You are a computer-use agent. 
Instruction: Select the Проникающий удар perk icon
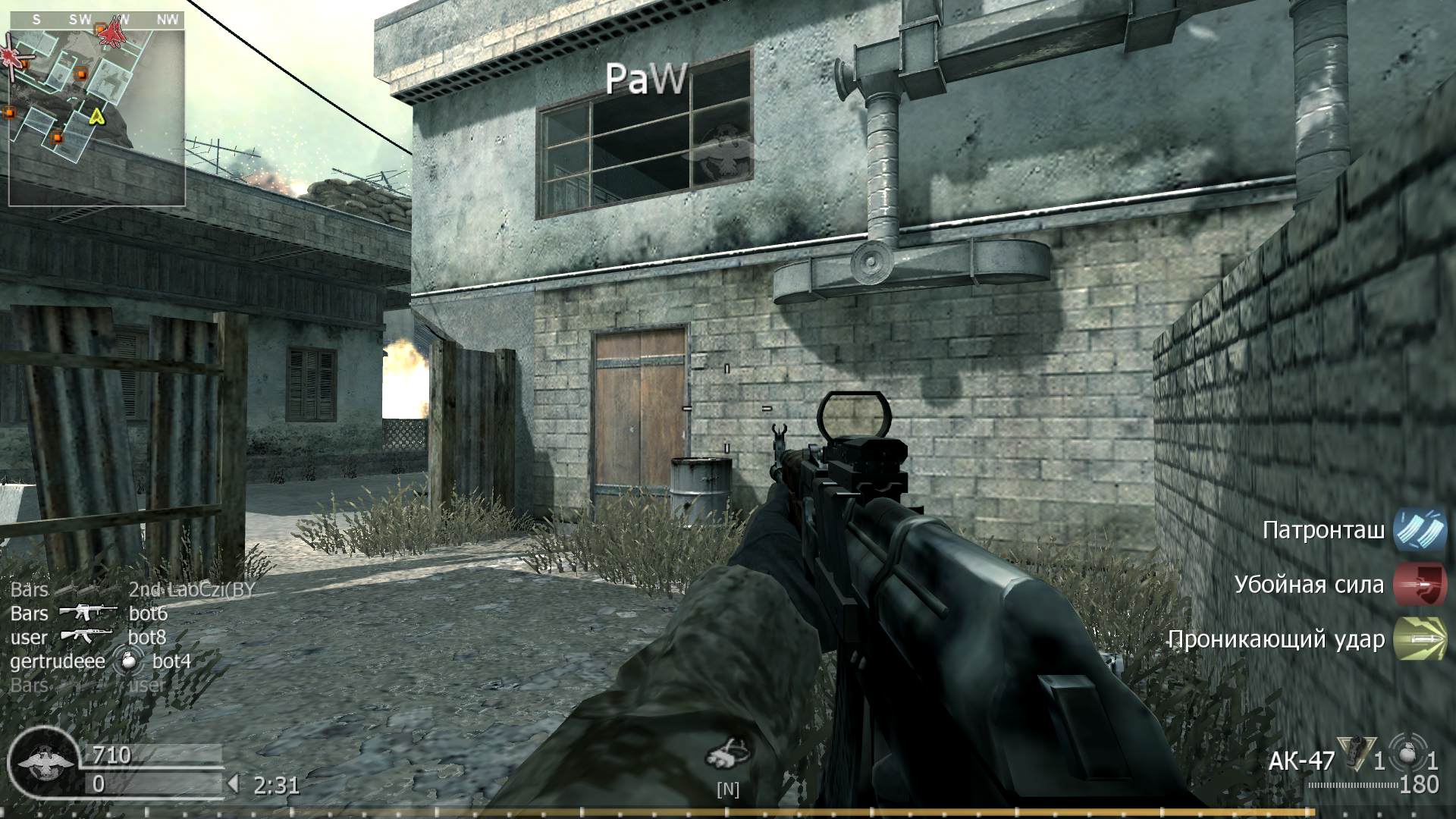pos(1420,639)
